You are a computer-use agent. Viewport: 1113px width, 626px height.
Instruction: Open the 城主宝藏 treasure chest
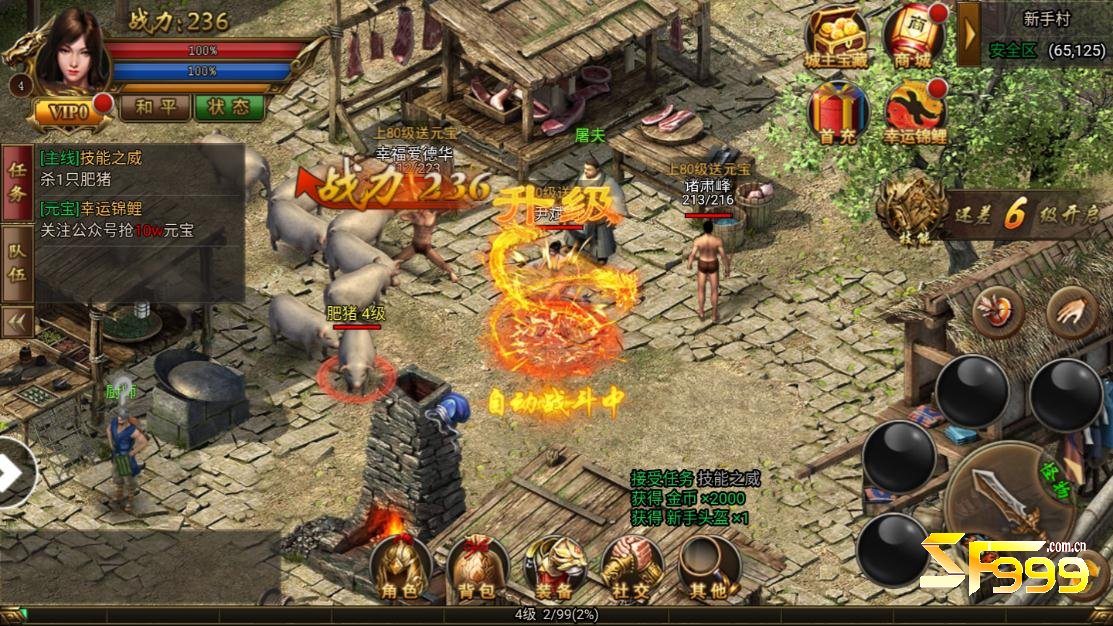[836, 40]
